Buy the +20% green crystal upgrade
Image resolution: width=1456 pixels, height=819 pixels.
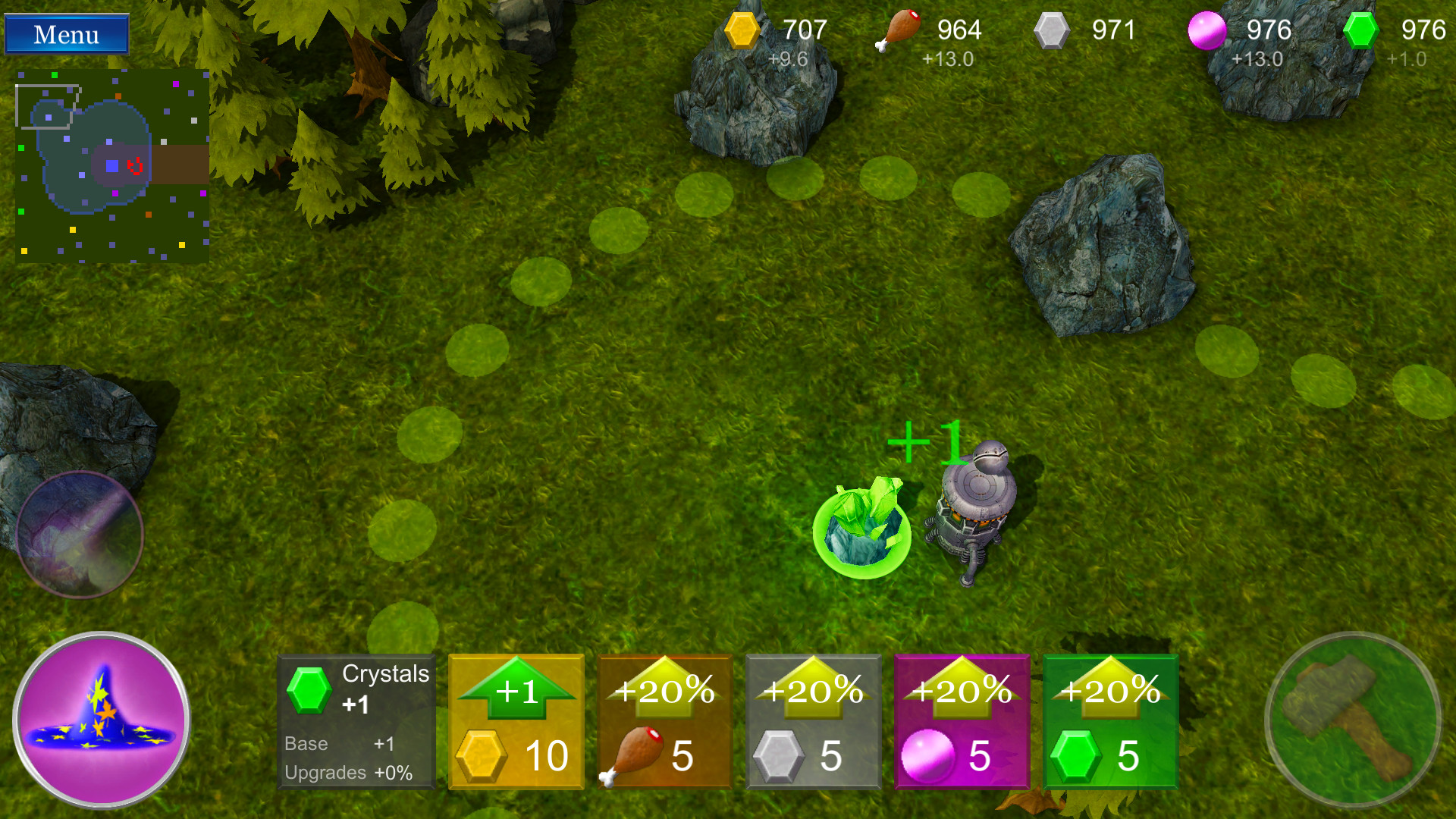[x=1109, y=720]
